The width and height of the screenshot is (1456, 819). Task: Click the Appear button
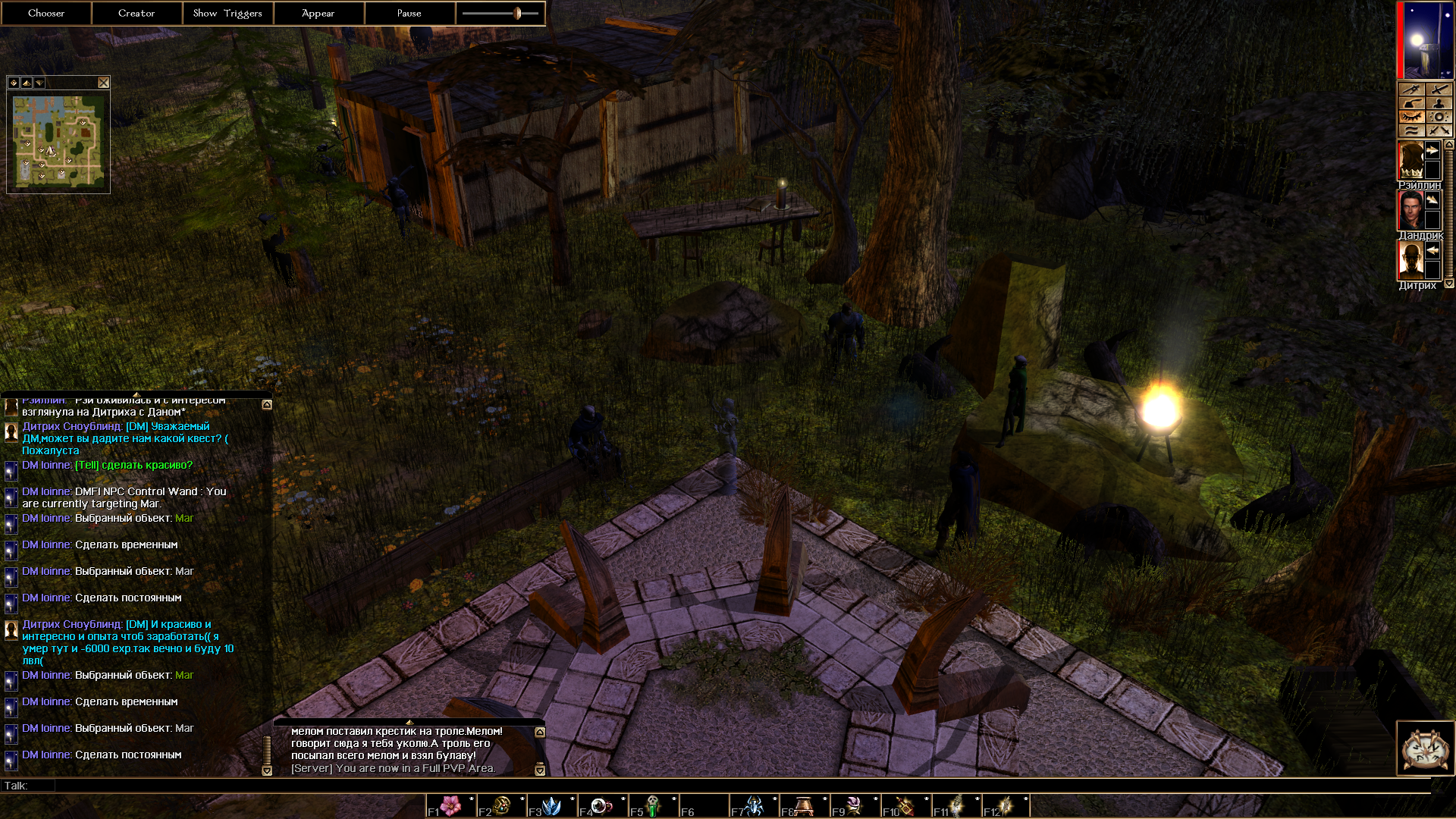[318, 13]
